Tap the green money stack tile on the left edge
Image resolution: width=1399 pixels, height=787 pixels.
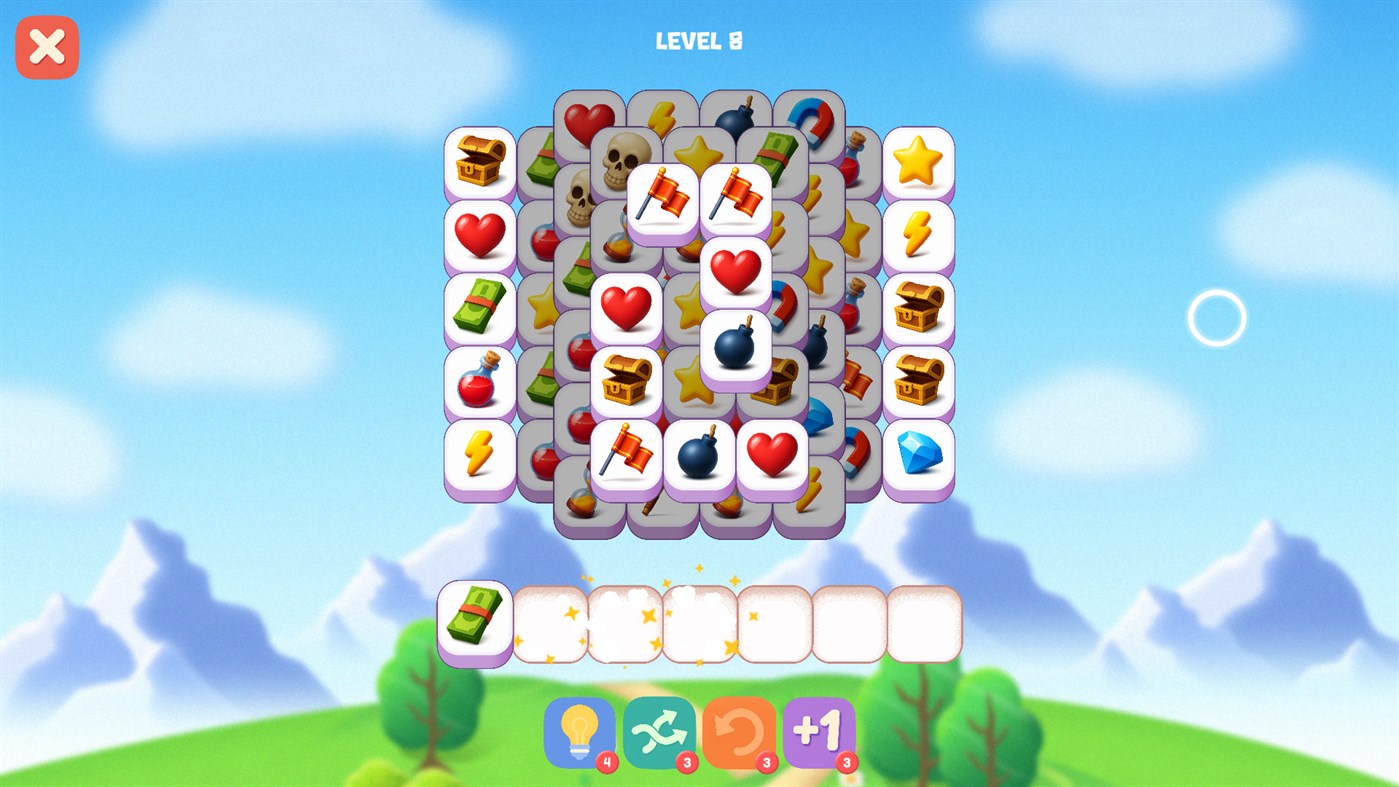coord(479,308)
